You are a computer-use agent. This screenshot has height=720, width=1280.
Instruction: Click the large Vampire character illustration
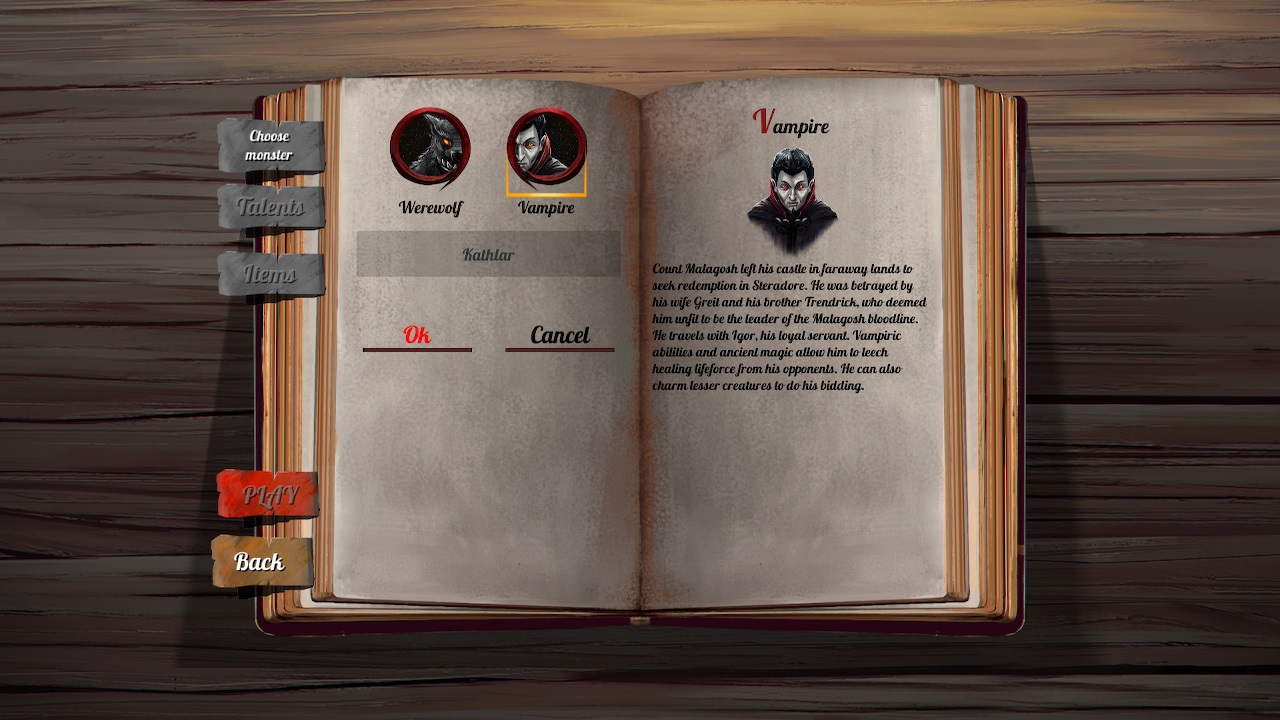click(795, 190)
